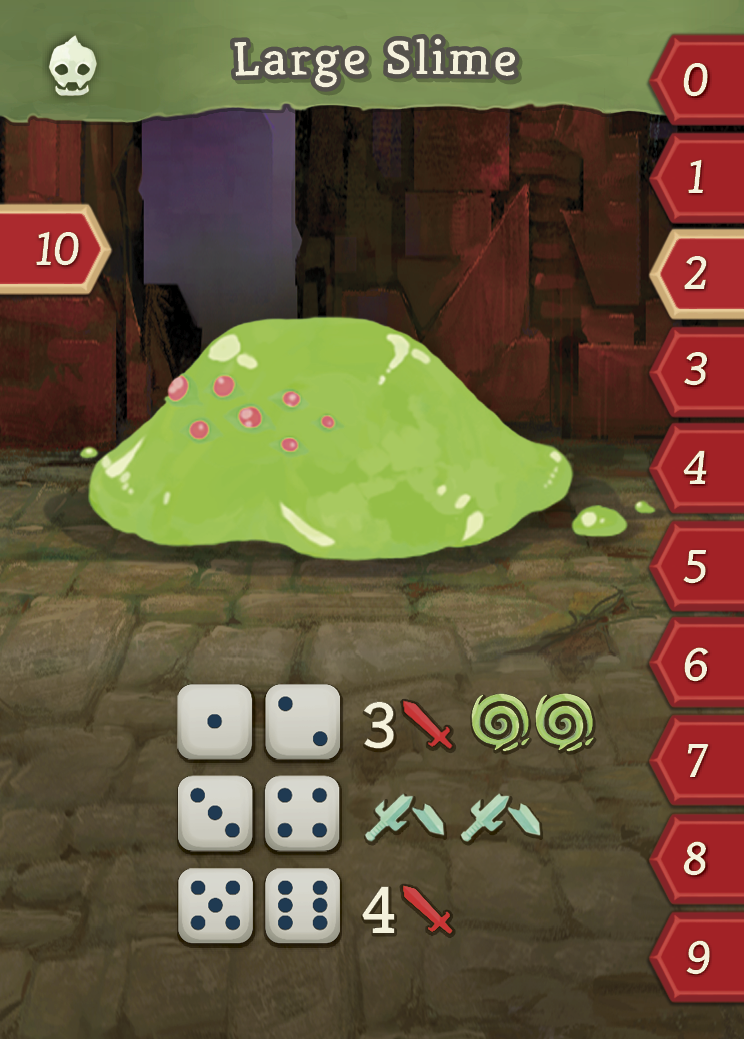This screenshot has width=744, height=1039.
Task: Select the die showing five pips
Action: tap(214, 906)
